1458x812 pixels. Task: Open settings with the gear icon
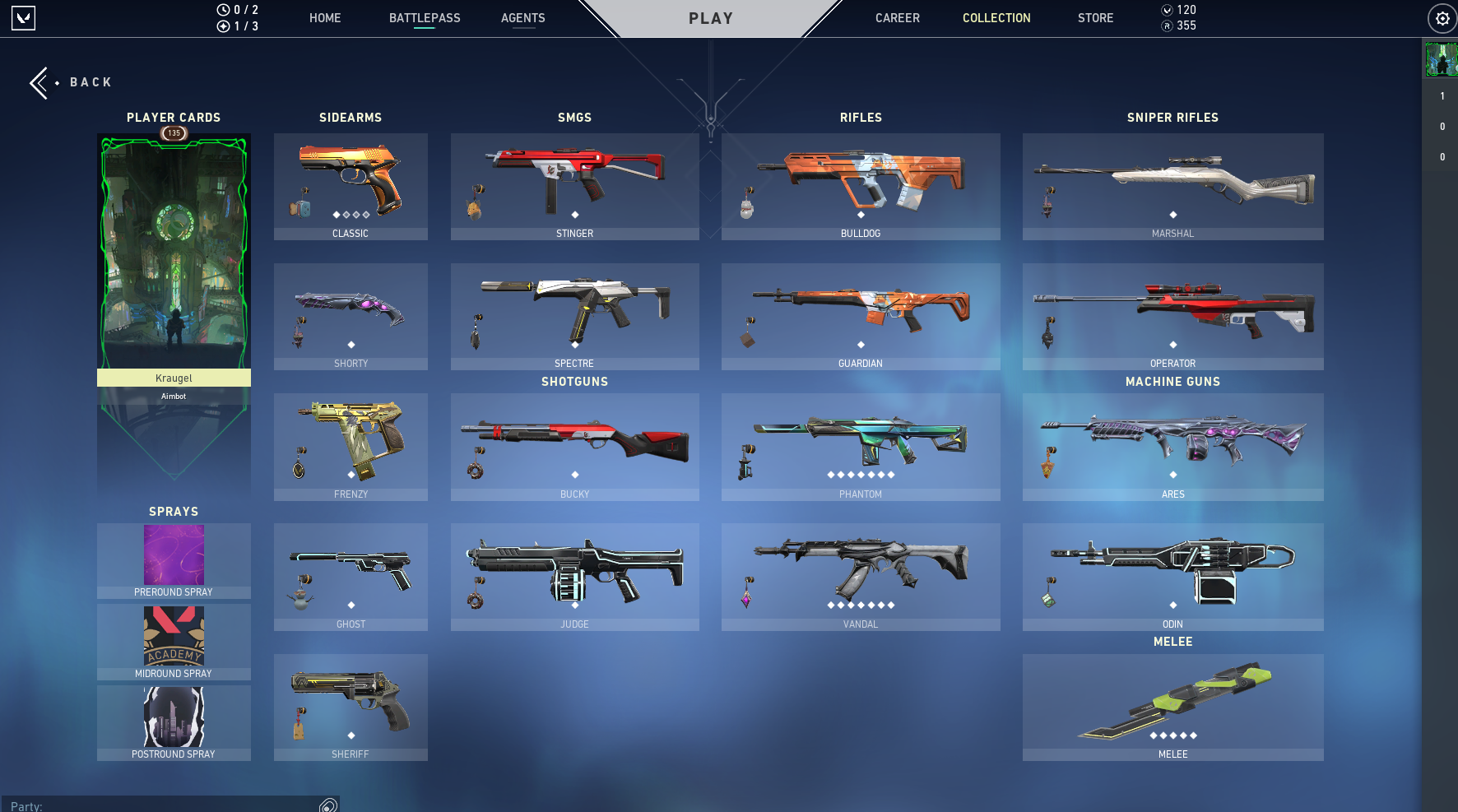[x=1442, y=18]
